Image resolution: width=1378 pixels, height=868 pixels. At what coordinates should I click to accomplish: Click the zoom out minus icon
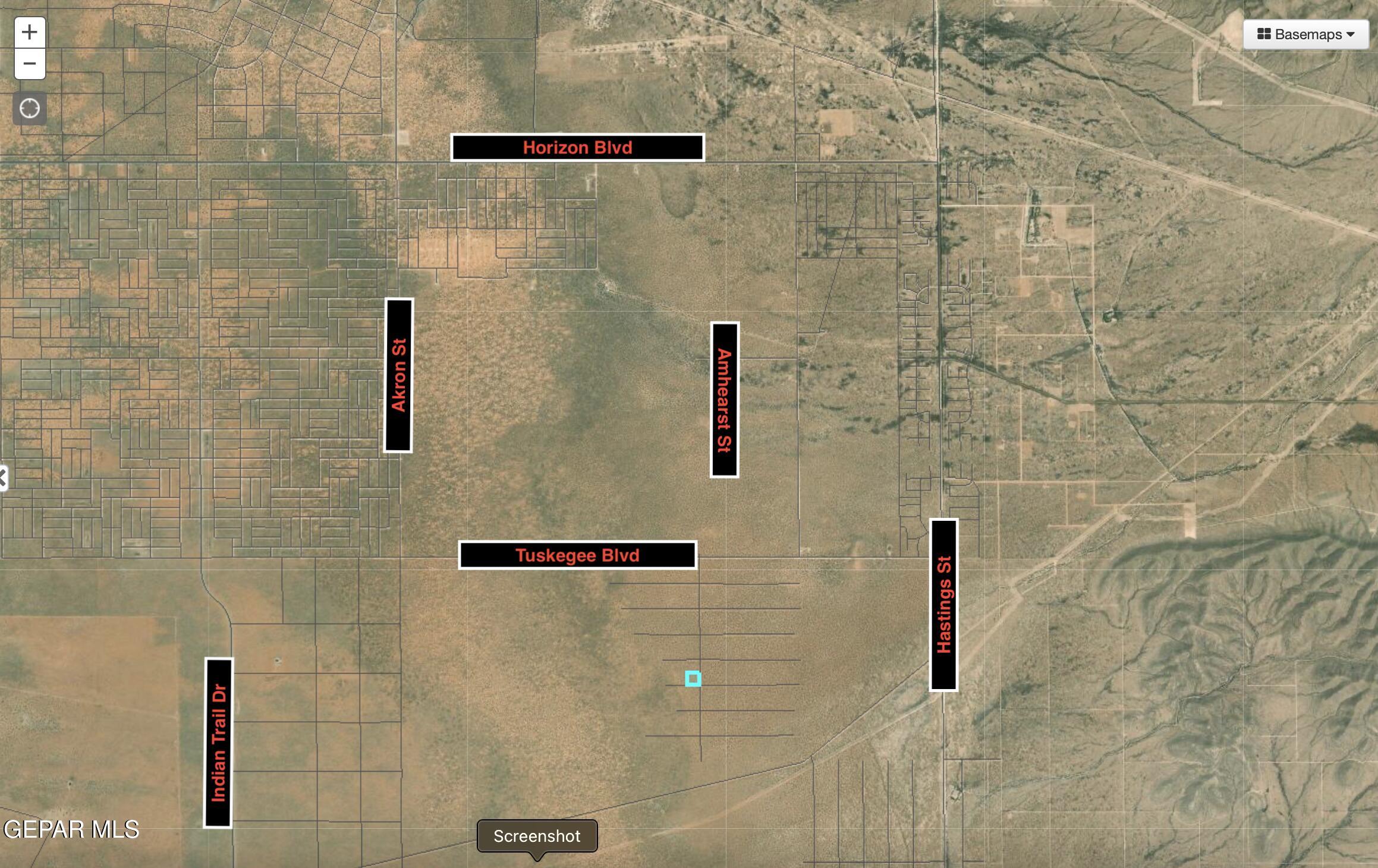[x=30, y=62]
